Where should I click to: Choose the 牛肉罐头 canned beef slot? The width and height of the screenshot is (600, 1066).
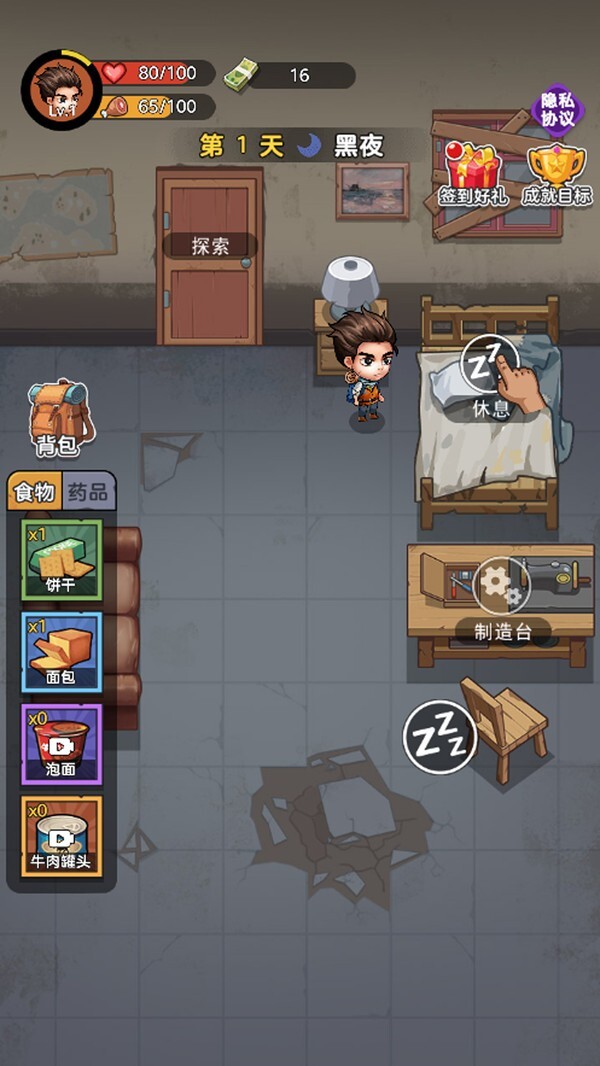pyautogui.click(x=61, y=836)
